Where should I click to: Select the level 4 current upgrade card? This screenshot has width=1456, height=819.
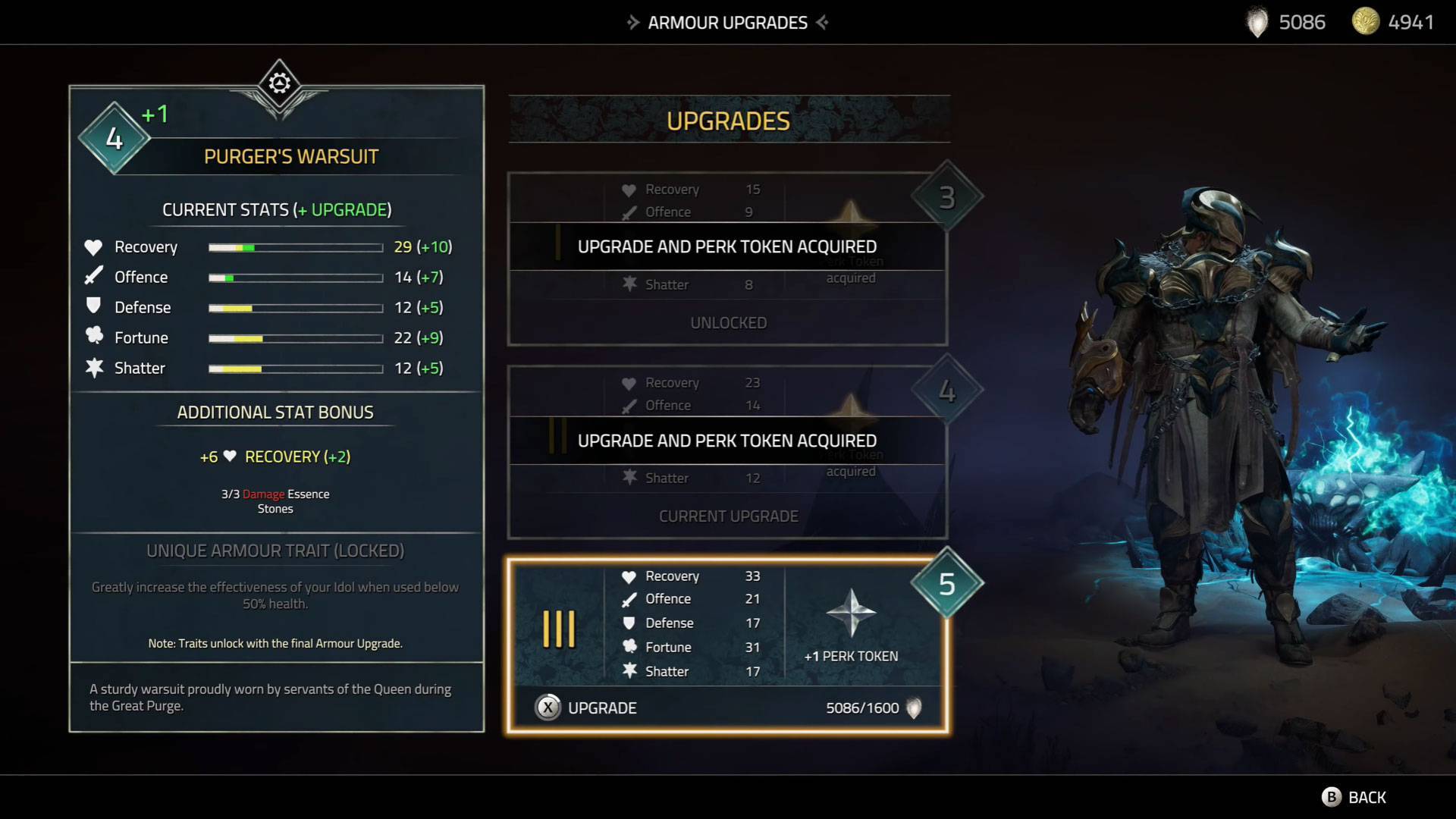(x=726, y=453)
